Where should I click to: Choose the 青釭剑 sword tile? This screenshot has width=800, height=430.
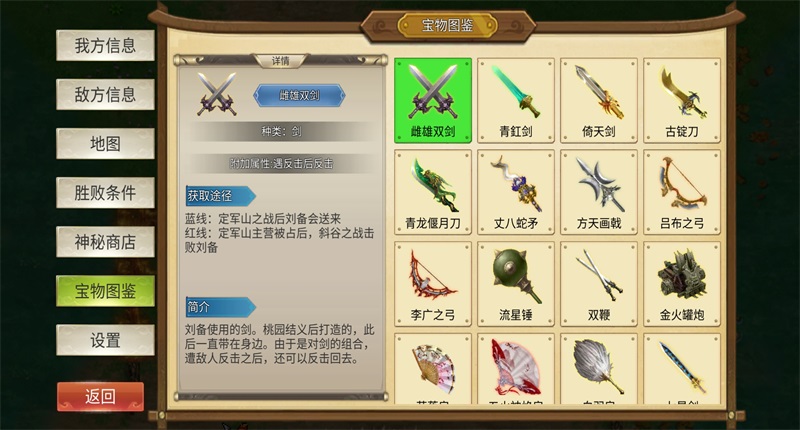click(516, 100)
